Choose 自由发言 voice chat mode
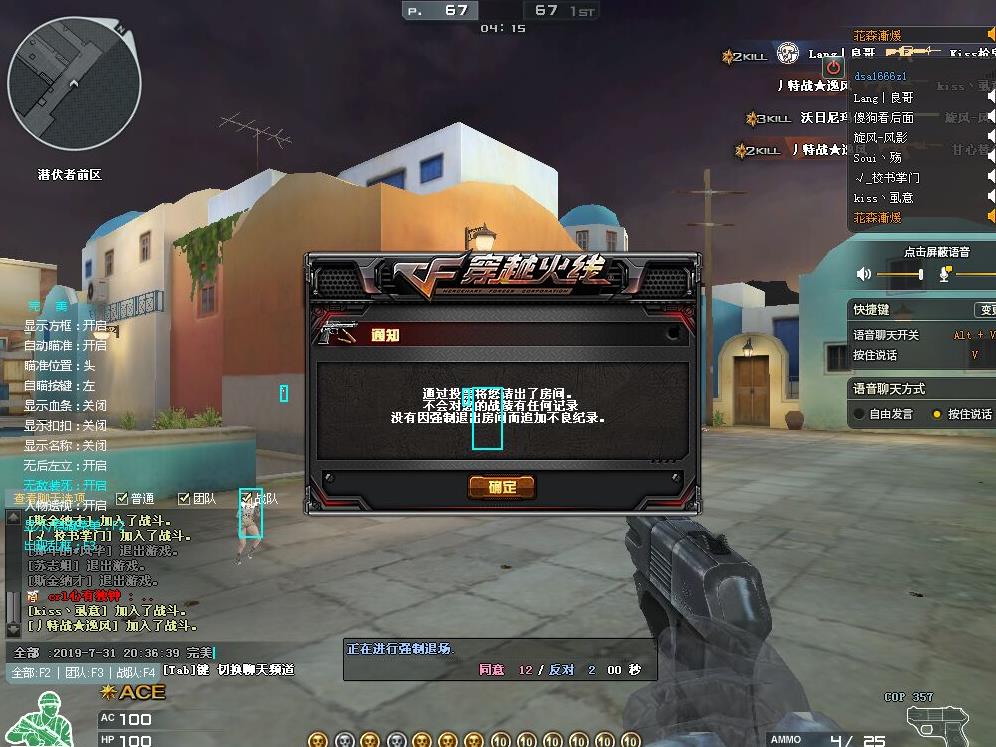Screen dimensions: 996x747 [x=859, y=414]
